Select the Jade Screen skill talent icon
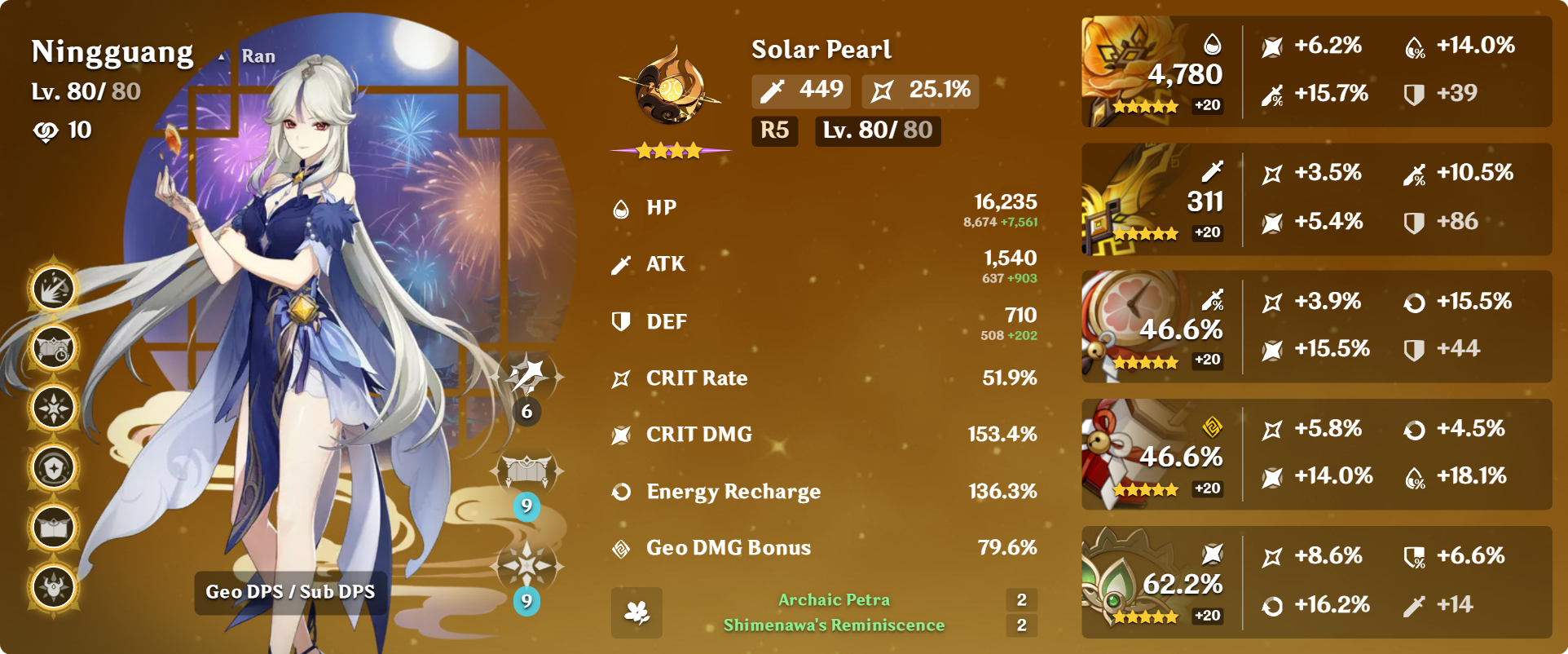The height and width of the screenshot is (654, 1568). coord(526,471)
